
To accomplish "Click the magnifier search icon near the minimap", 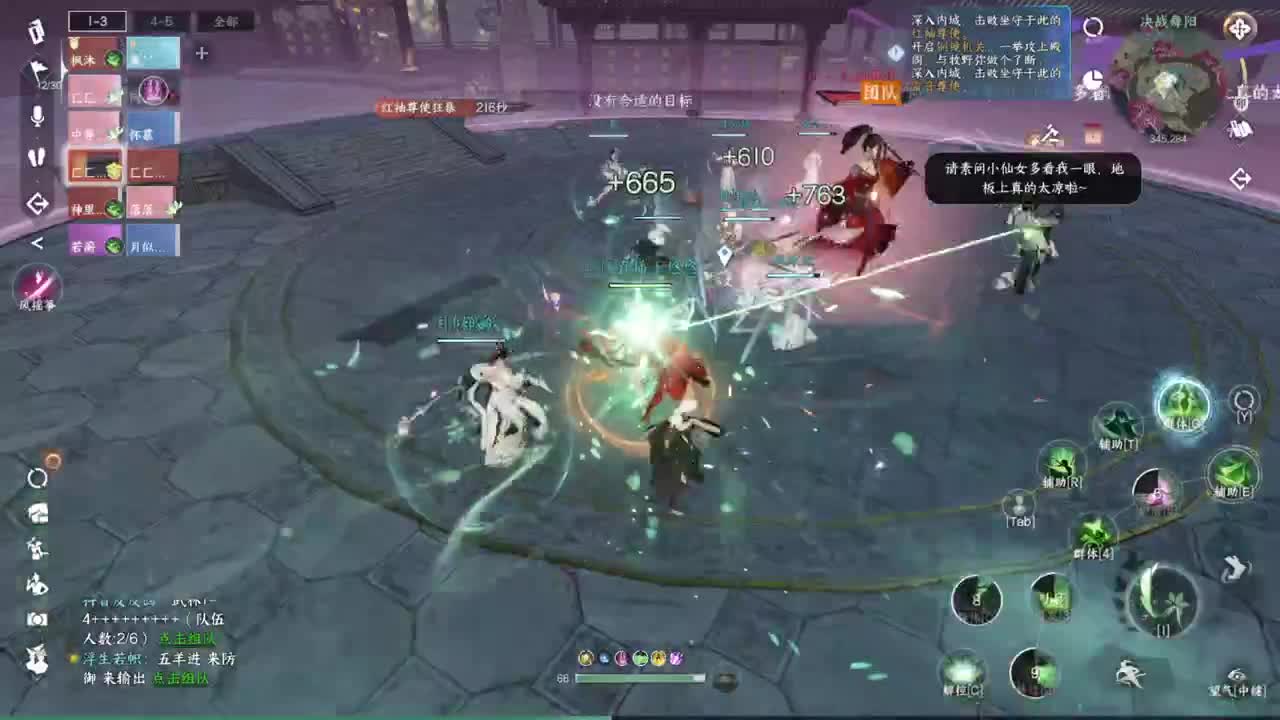I will (x=1093, y=27).
